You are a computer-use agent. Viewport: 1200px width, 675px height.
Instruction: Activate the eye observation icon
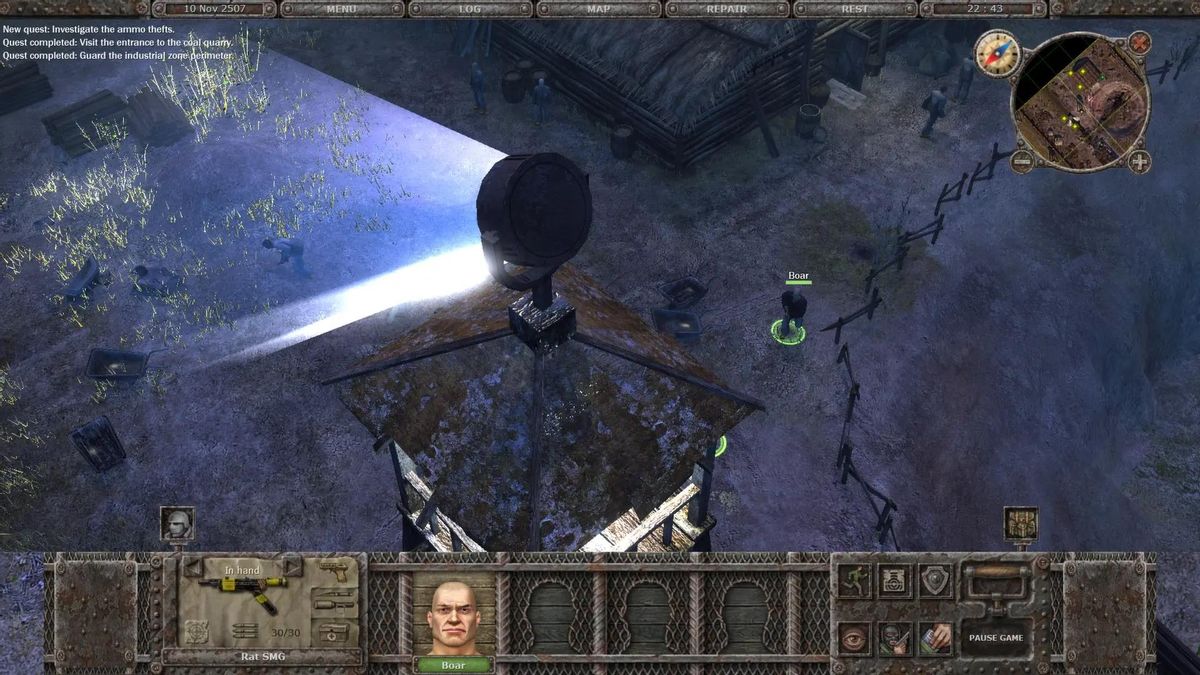[853, 637]
